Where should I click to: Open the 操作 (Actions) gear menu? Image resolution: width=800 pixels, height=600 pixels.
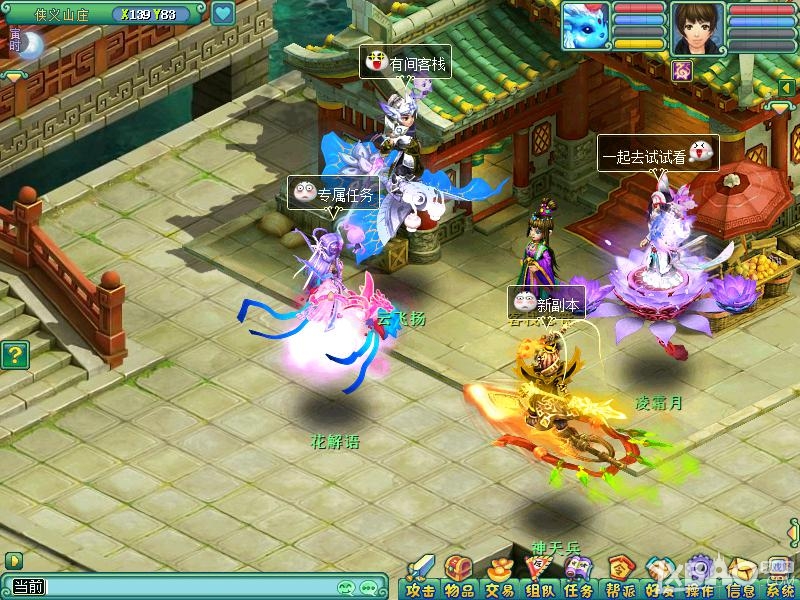point(697,576)
